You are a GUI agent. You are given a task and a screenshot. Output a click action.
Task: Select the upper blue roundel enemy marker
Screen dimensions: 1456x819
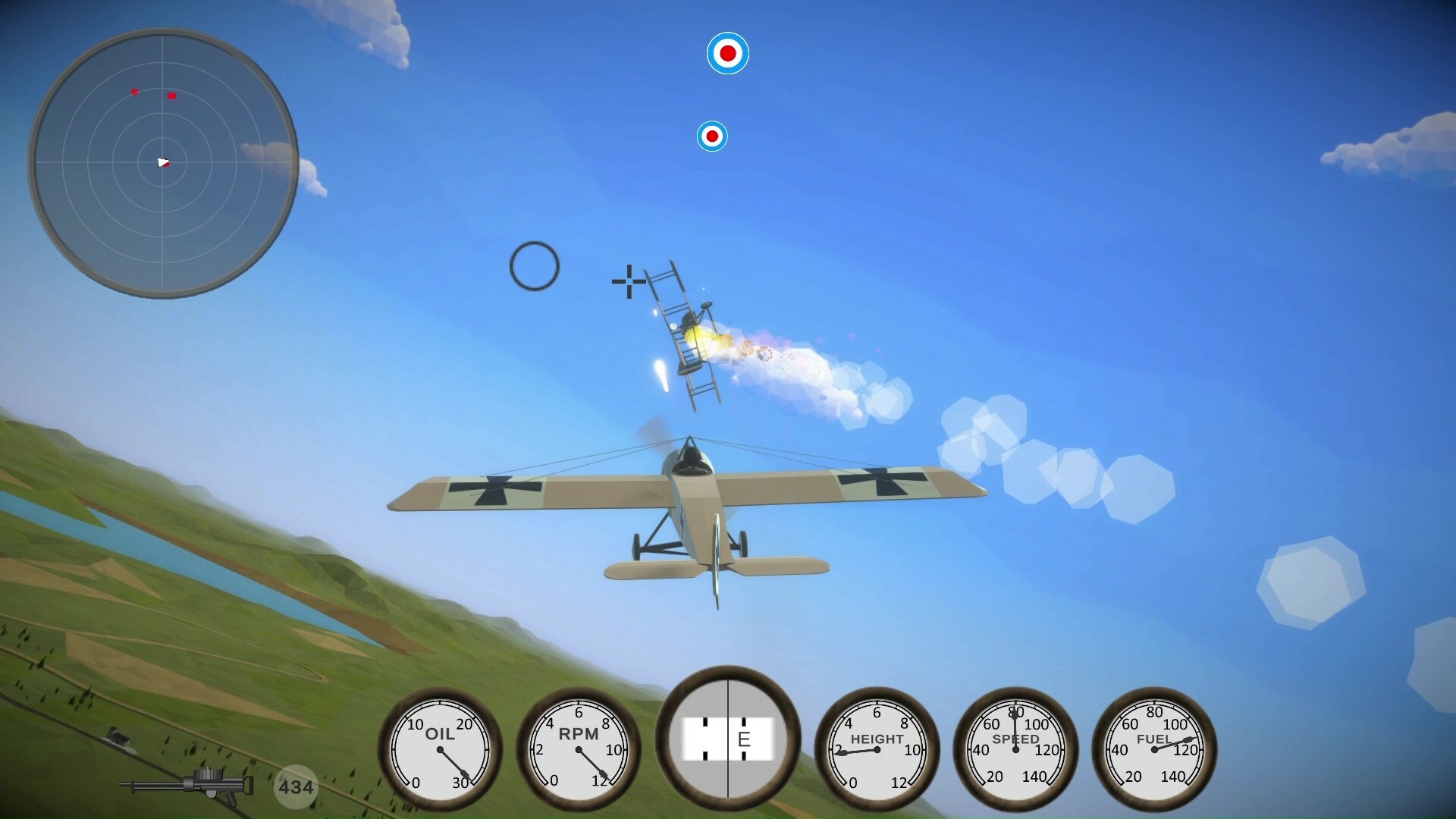730,52
